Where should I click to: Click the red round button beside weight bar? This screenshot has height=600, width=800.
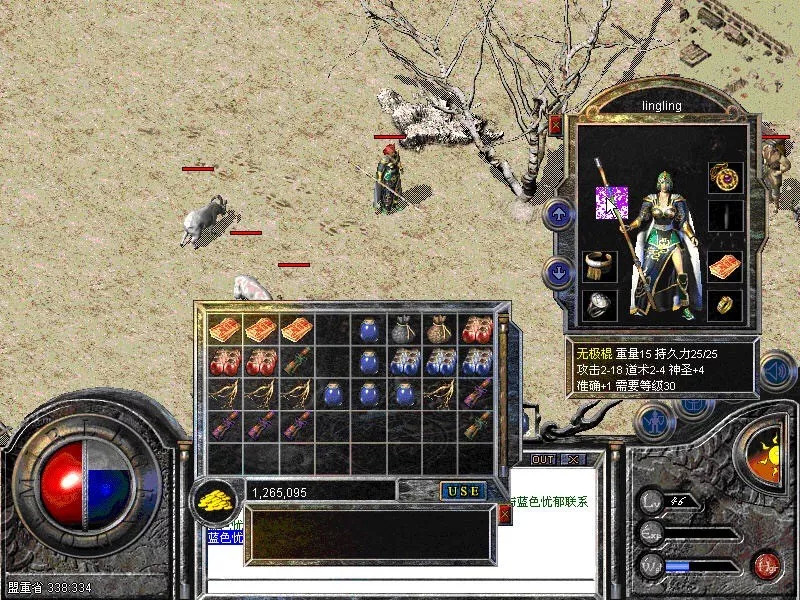point(767,565)
